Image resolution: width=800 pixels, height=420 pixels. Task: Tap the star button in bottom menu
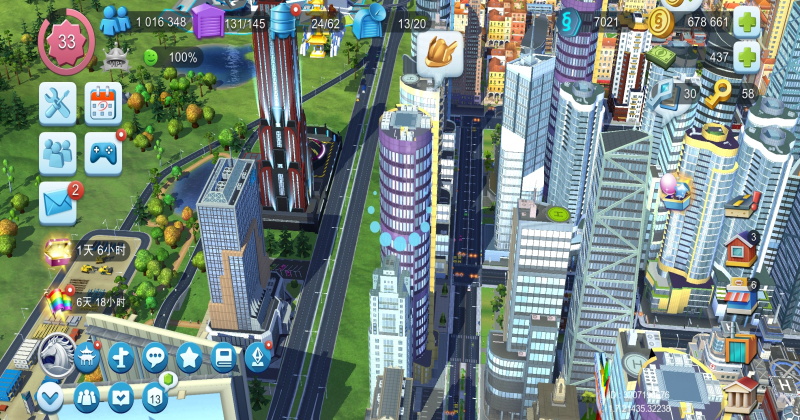point(189,355)
